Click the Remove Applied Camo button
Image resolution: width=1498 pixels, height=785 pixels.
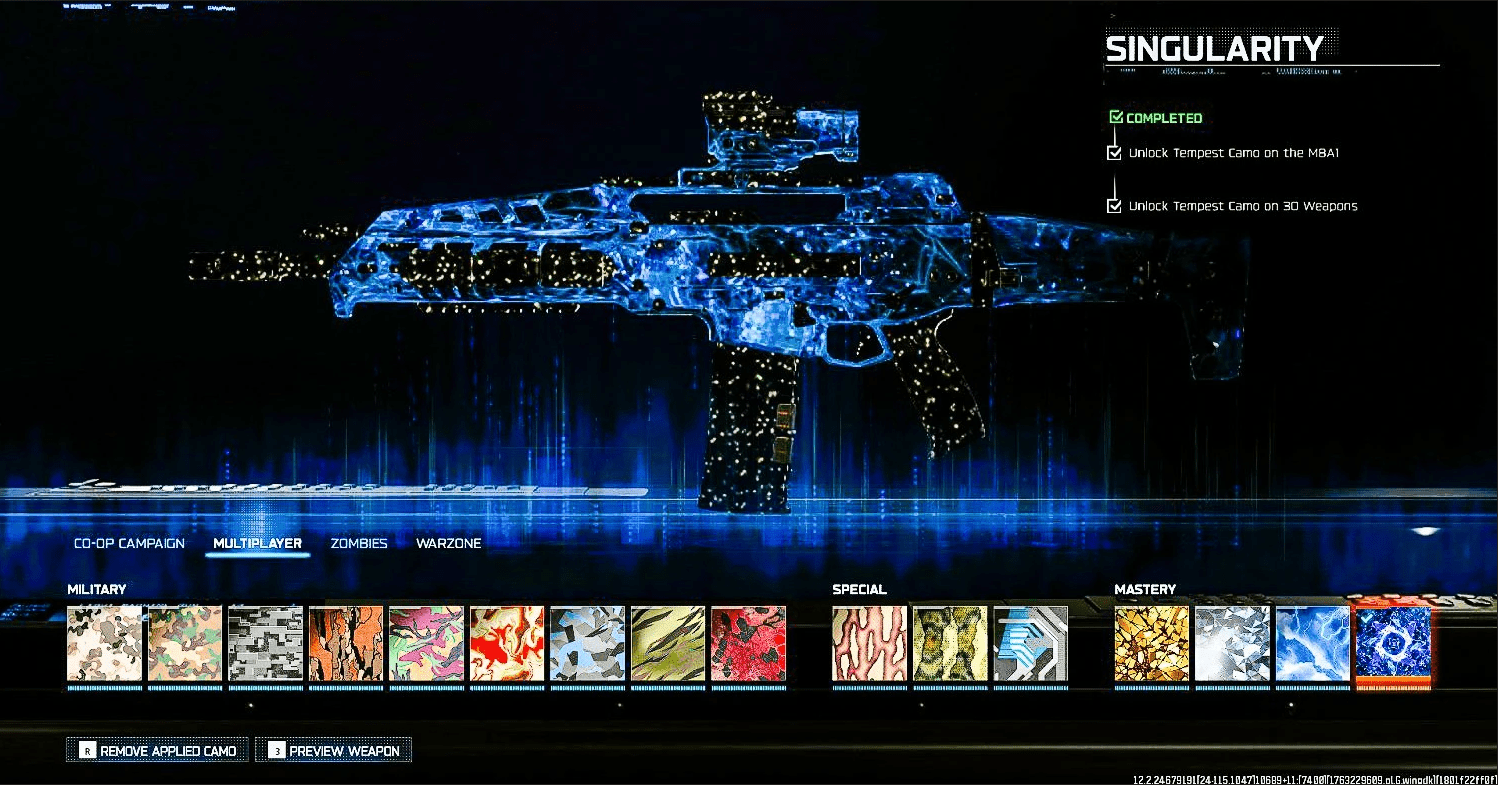[x=156, y=749]
